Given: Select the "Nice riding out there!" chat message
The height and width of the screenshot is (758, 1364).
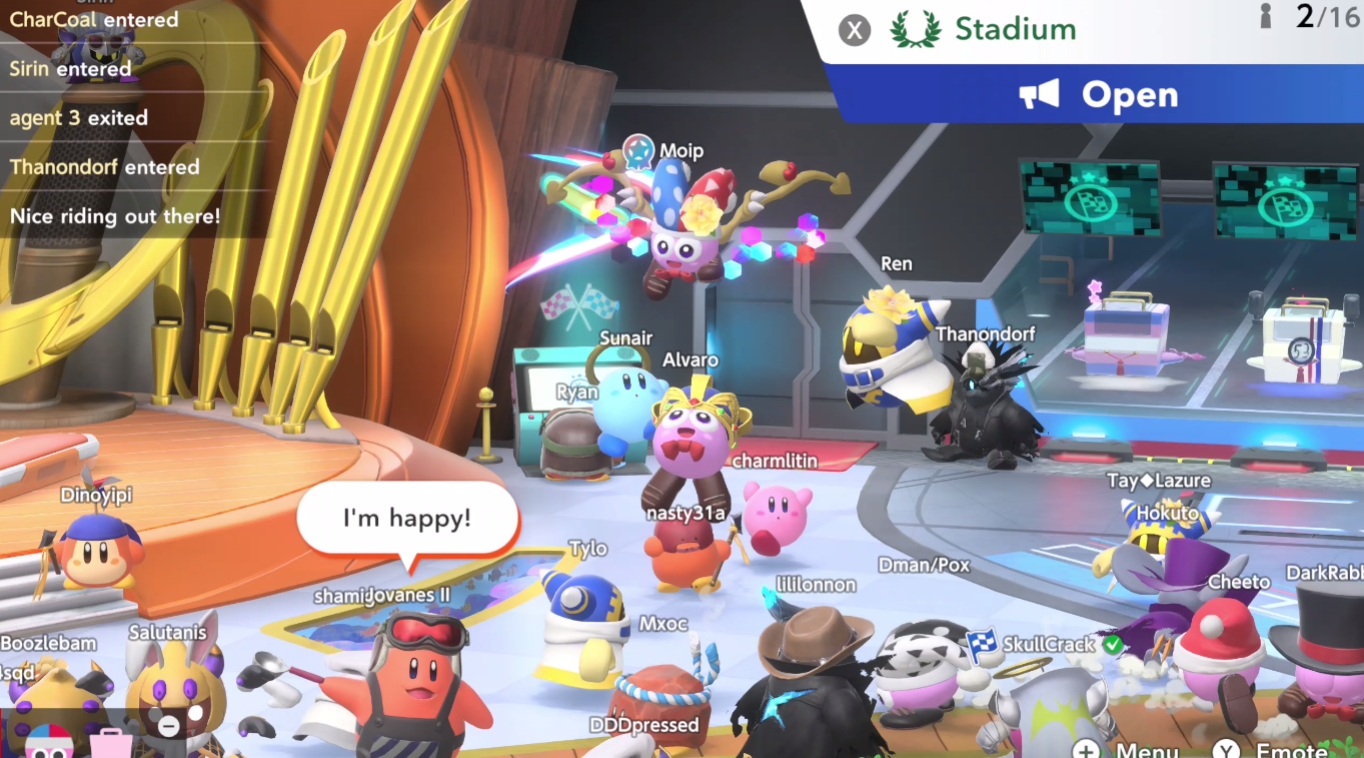Looking at the screenshot, I should click(x=115, y=216).
